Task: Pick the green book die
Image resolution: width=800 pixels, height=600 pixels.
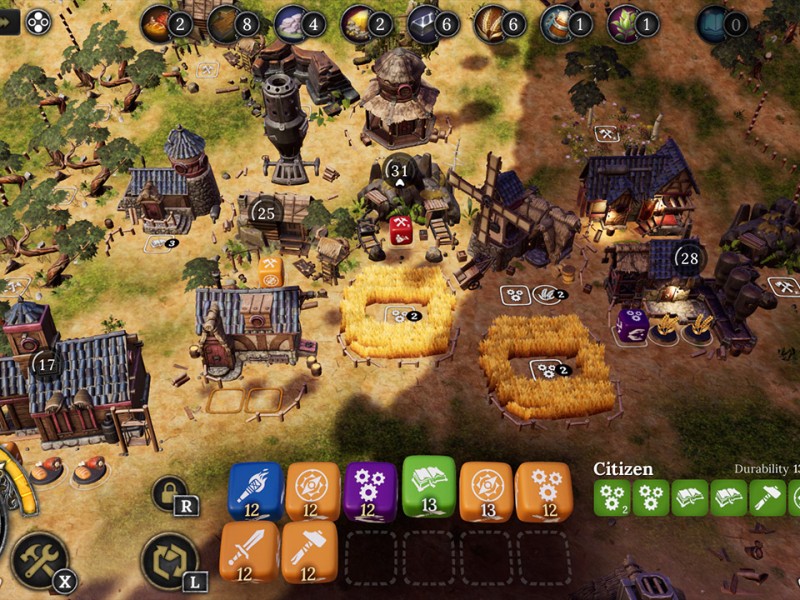Action: (429, 485)
